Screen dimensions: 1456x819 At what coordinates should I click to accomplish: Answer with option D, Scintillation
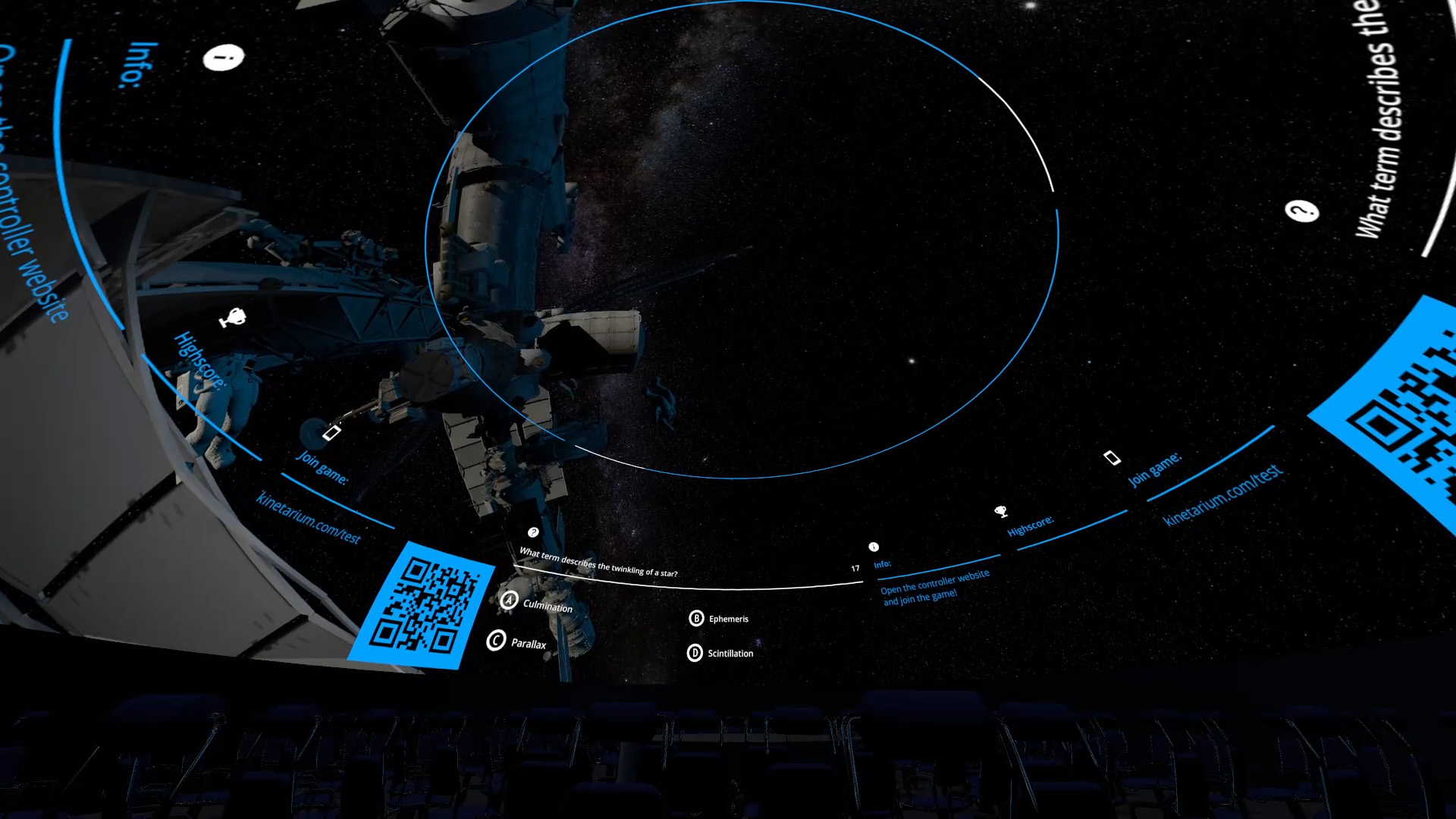720,653
